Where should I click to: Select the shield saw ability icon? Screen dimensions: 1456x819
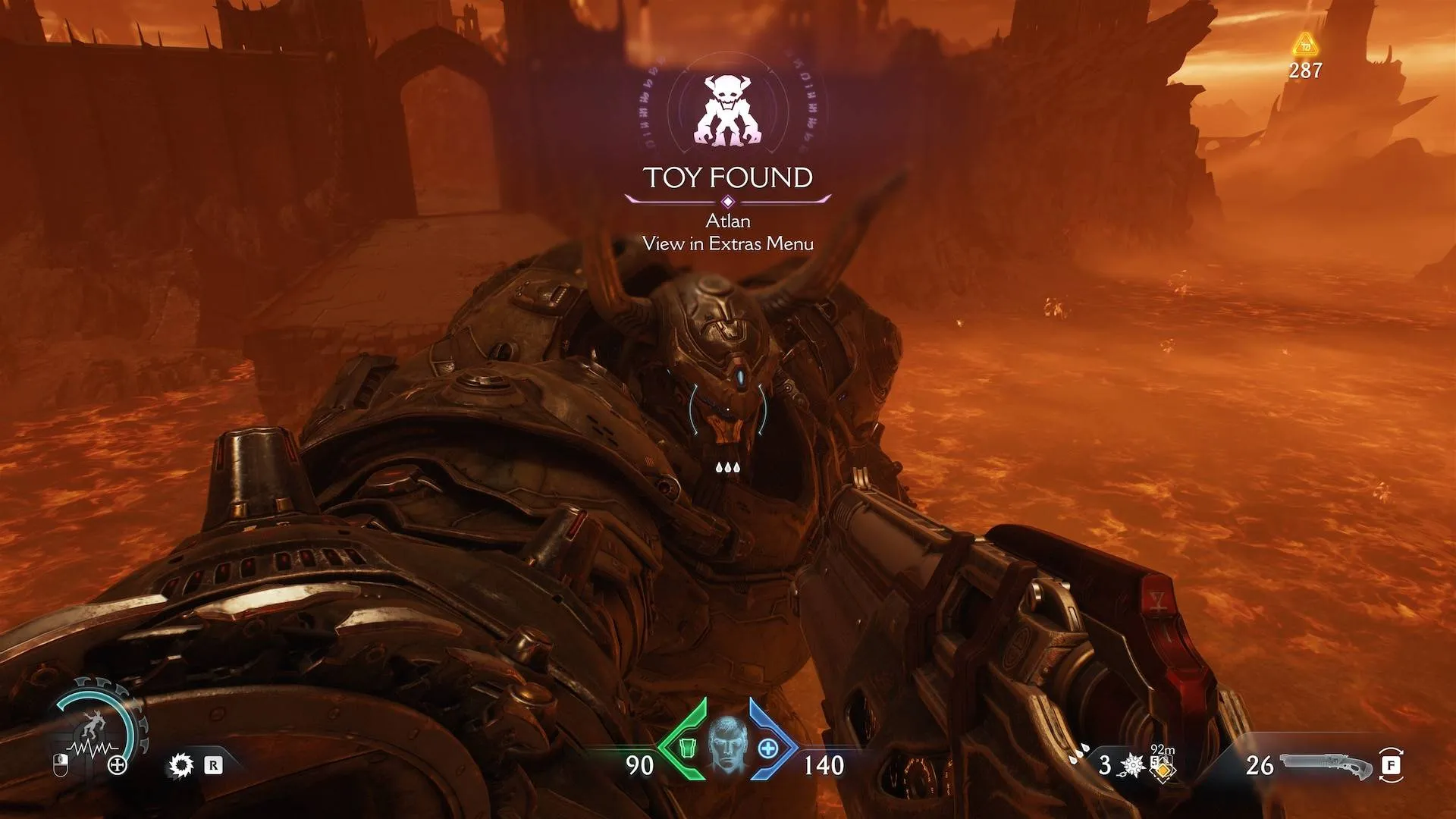180,765
